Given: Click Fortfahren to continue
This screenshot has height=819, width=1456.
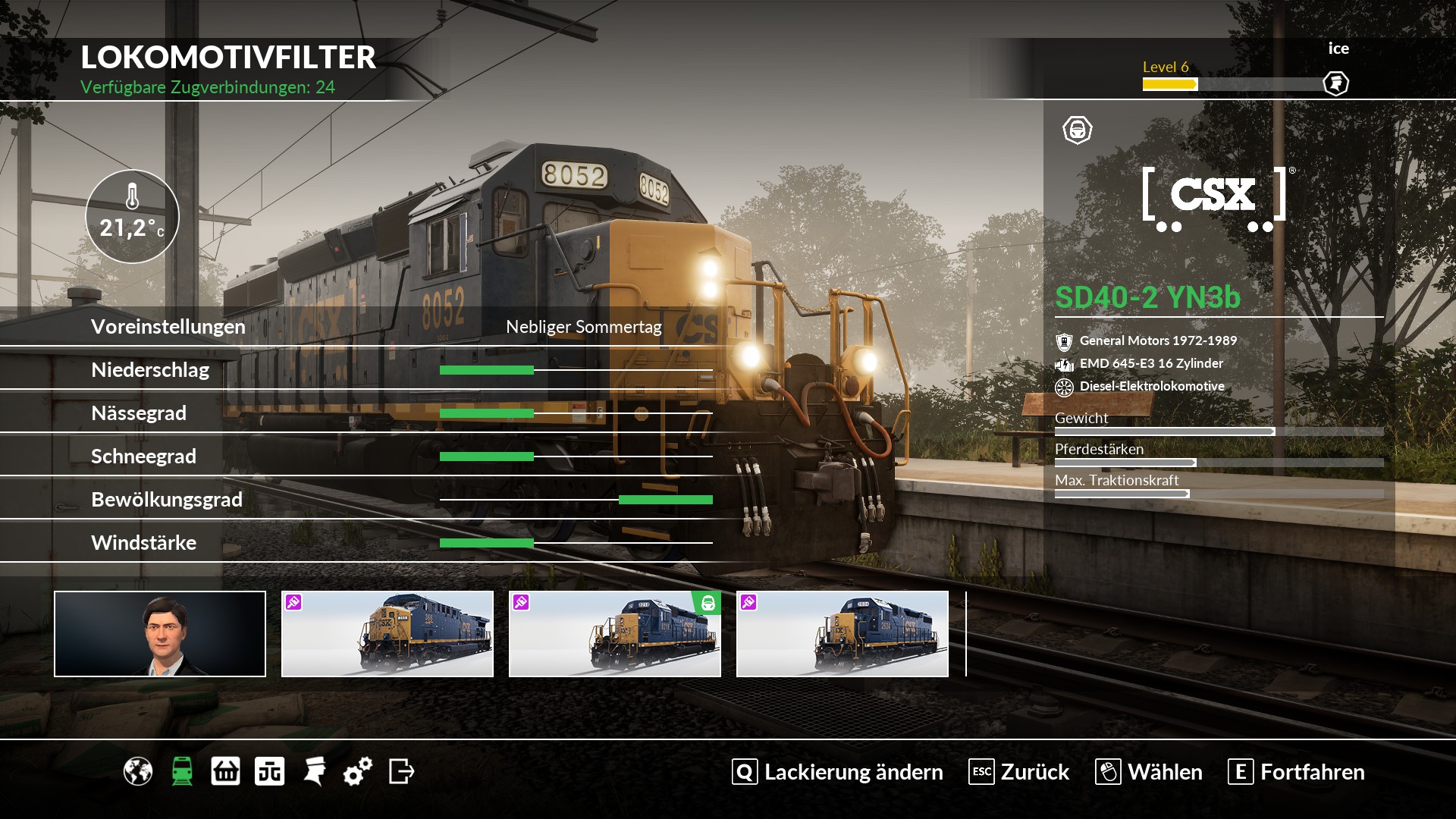Looking at the screenshot, I should pyautogui.click(x=1297, y=772).
